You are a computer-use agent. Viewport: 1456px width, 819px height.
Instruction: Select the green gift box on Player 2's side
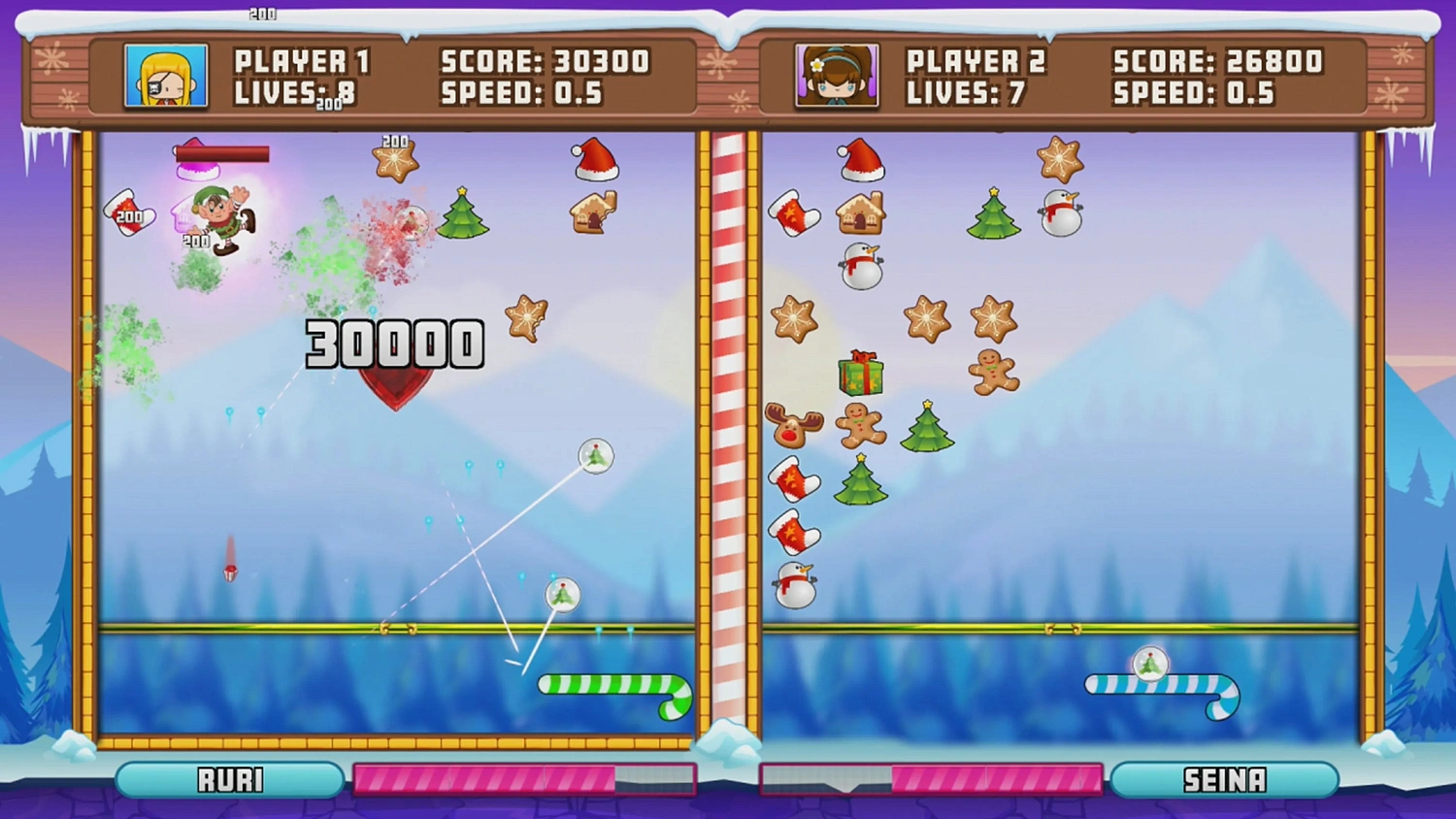click(862, 377)
